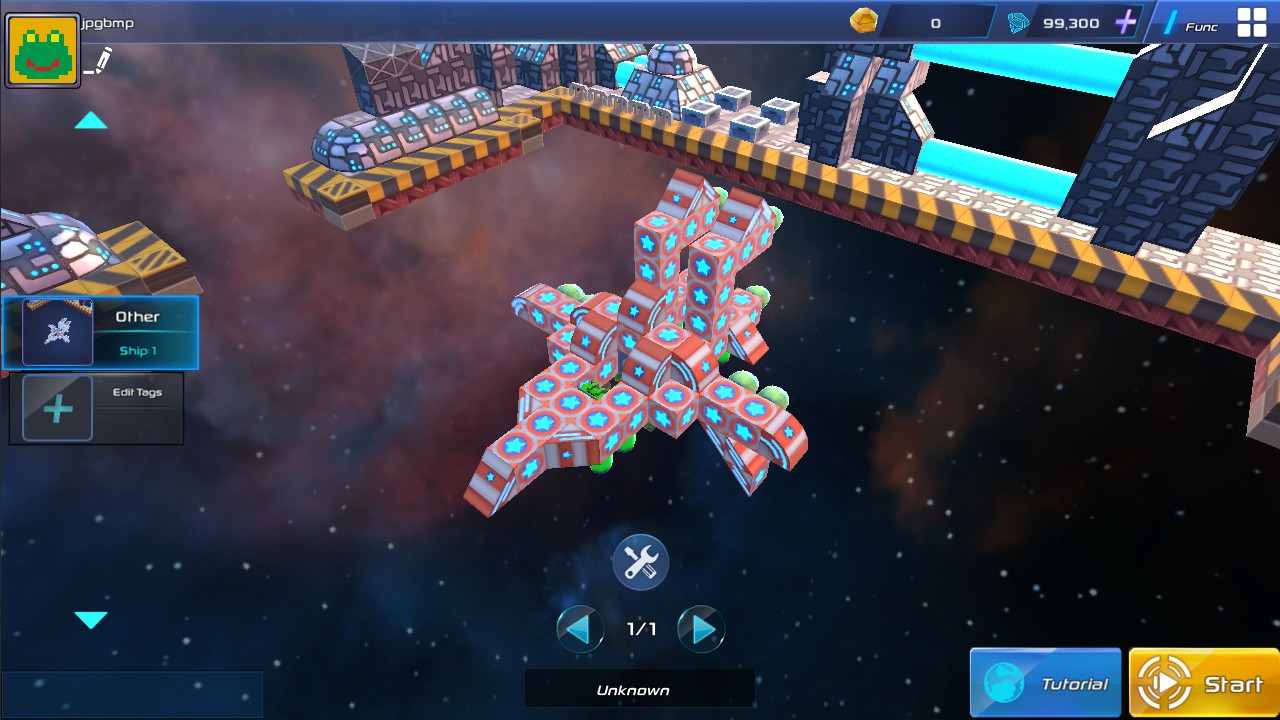The width and height of the screenshot is (1280, 720).
Task: Show the previous ship with left arrow
Action: 580,629
